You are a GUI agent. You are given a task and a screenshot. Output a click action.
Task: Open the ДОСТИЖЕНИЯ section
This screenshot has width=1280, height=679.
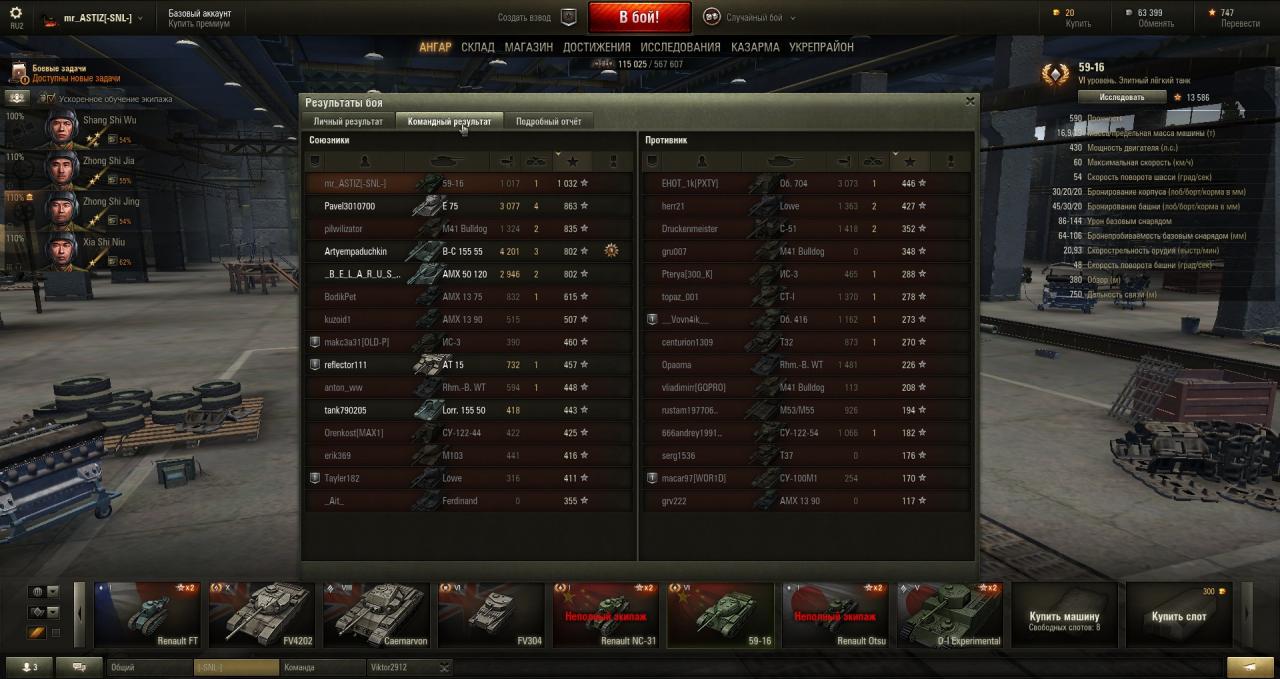click(596, 47)
